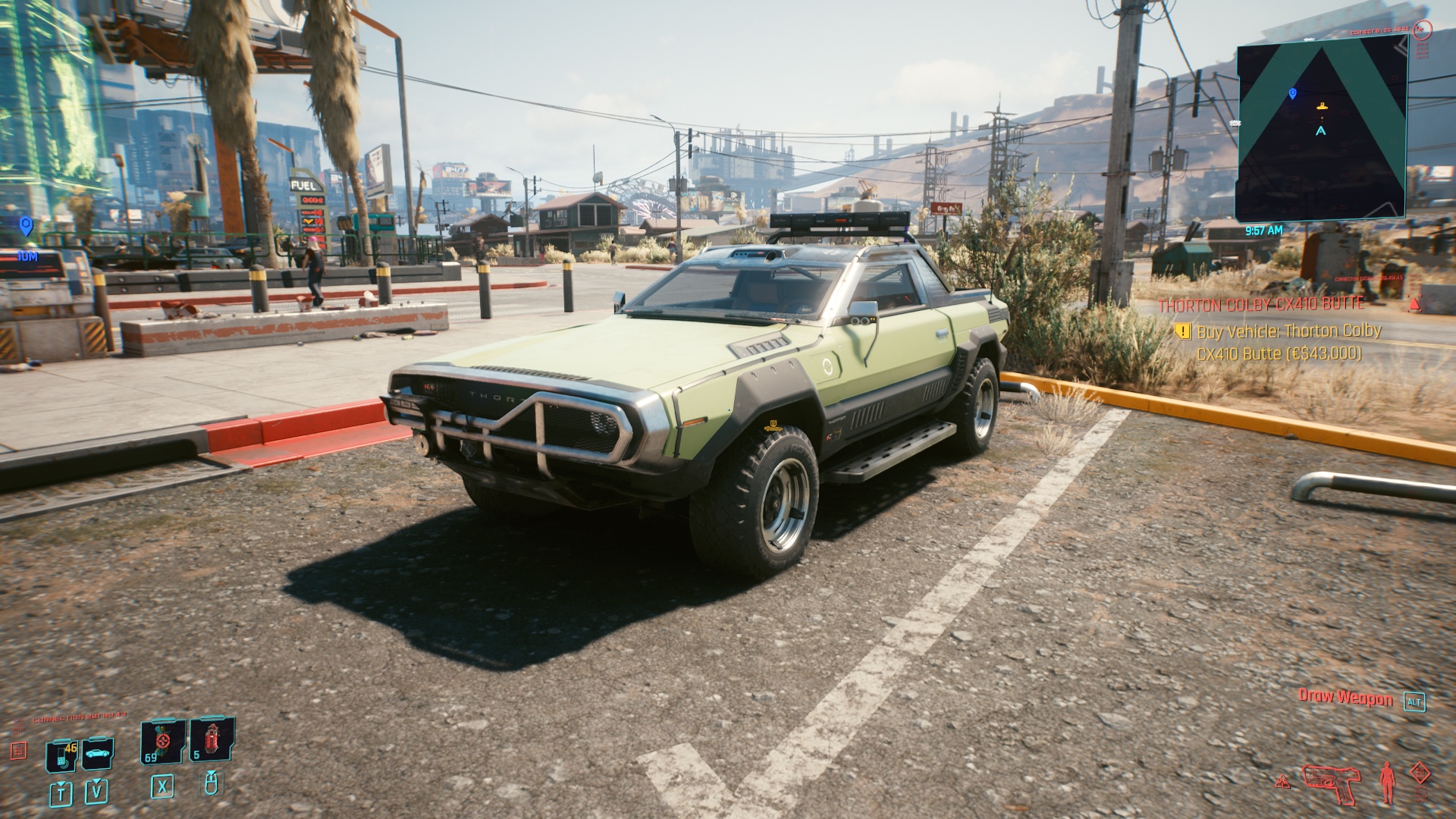1456x819 pixels.
Task: Select the call vehicle car icon
Action: pos(98,753)
